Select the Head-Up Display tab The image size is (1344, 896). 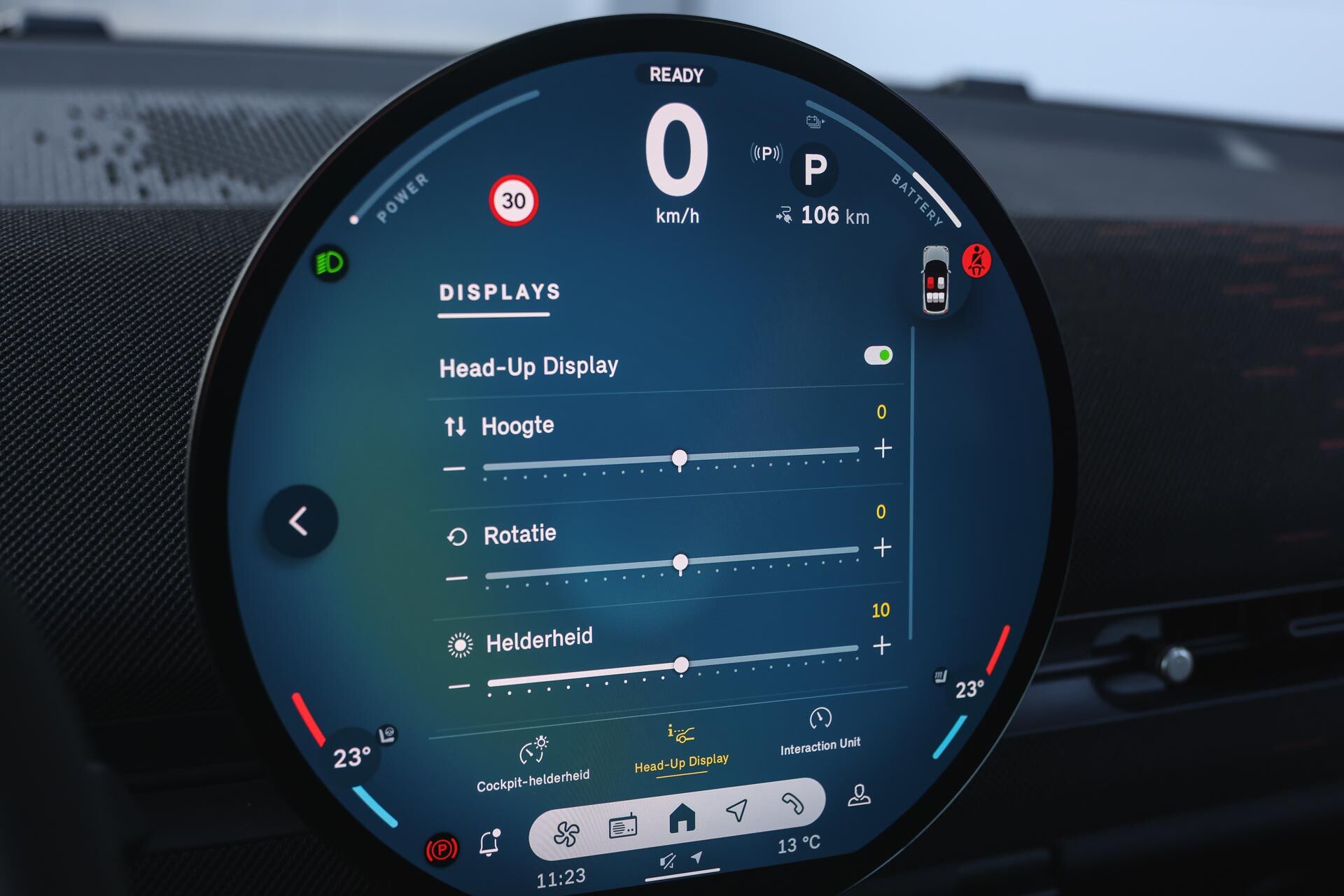[x=681, y=748]
